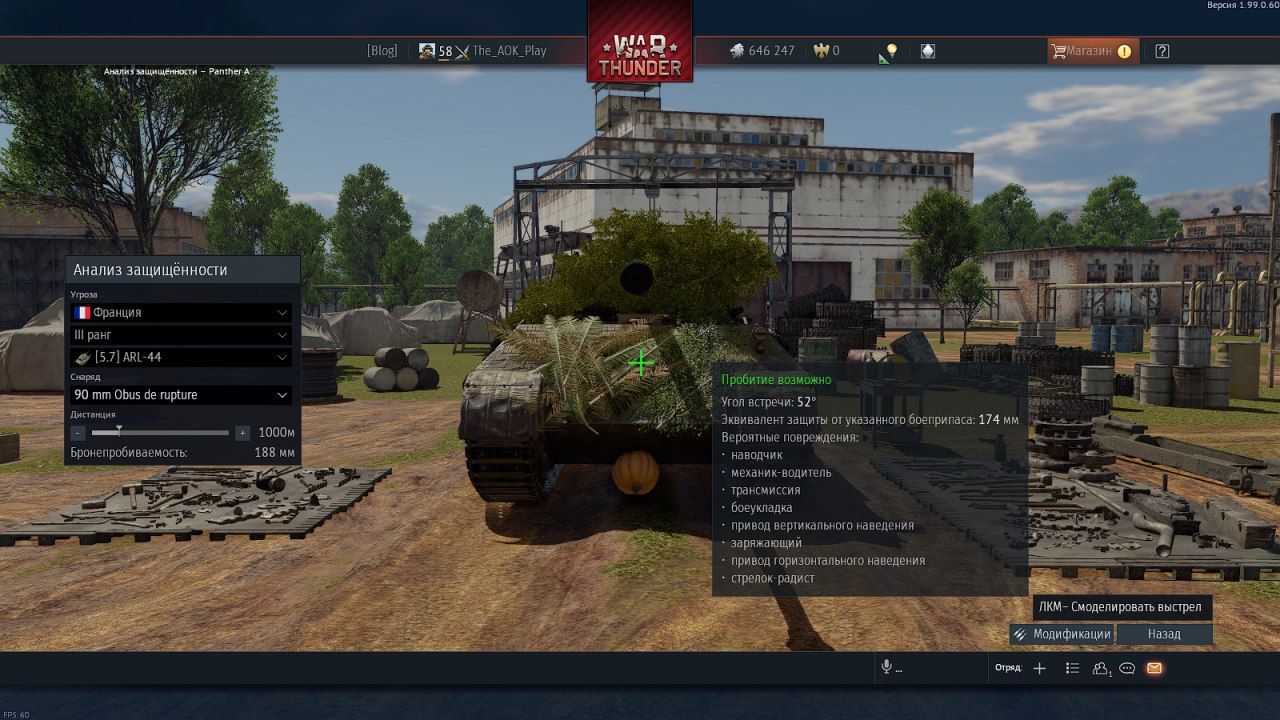Click the lightbulb icon in top bar

click(891, 51)
